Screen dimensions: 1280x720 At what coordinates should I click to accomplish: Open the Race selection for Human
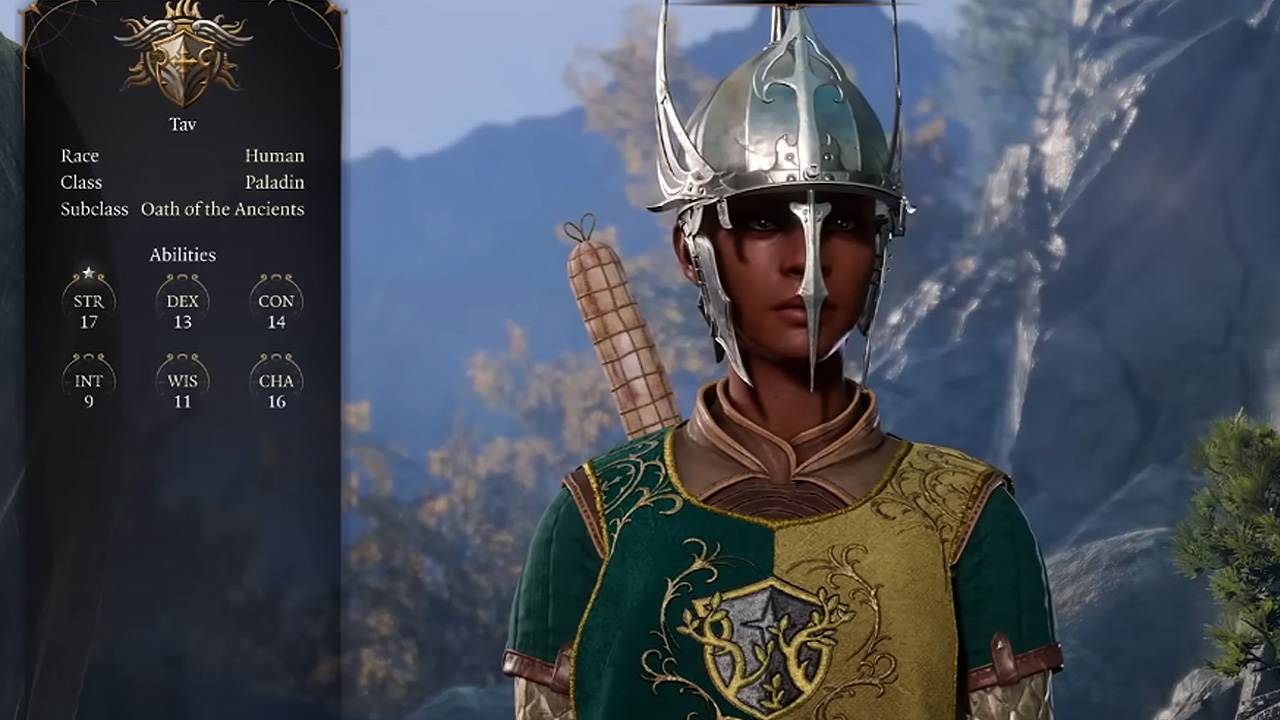(x=274, y=155)
